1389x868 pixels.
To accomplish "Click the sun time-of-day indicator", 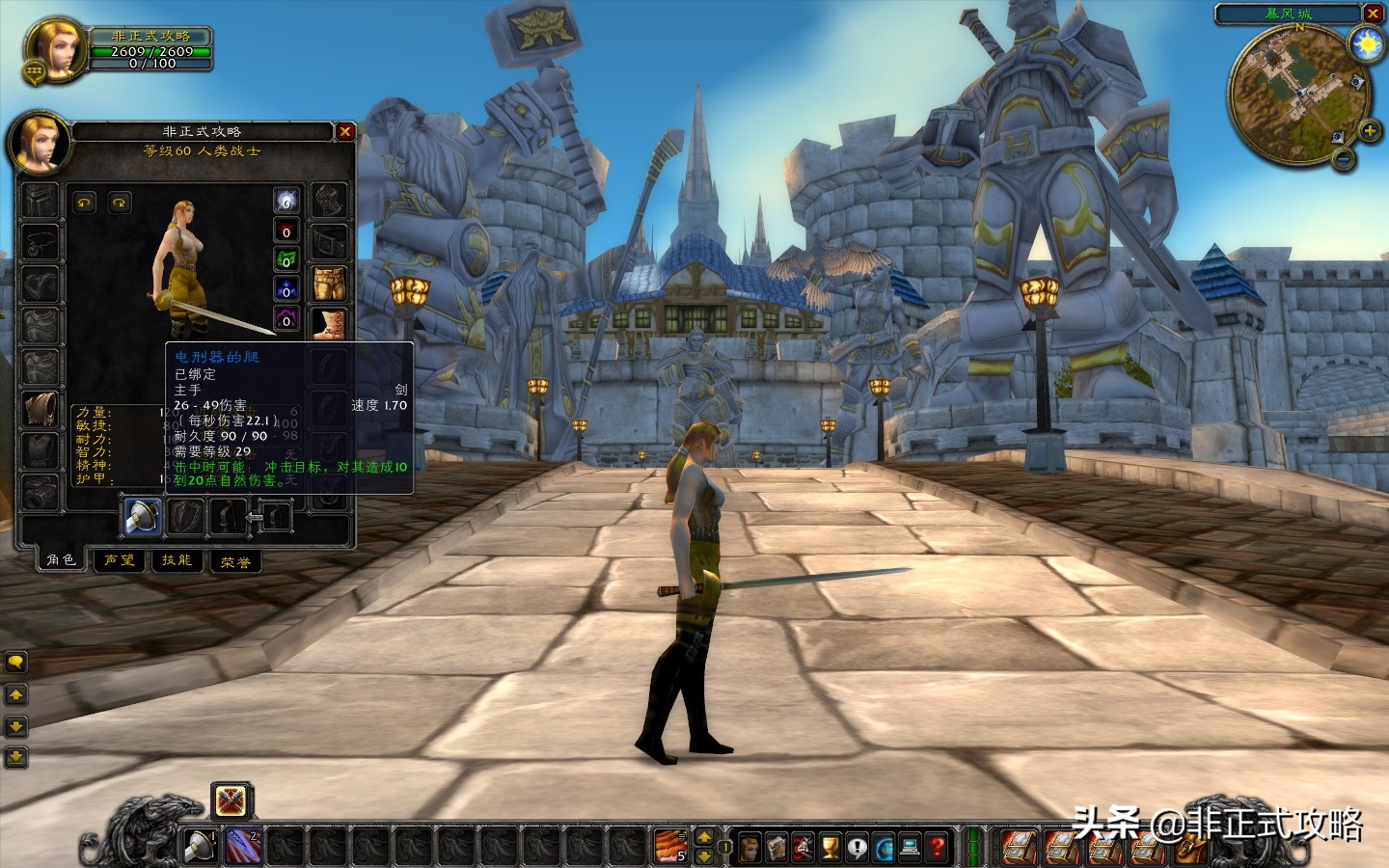I will (1367, 44).
